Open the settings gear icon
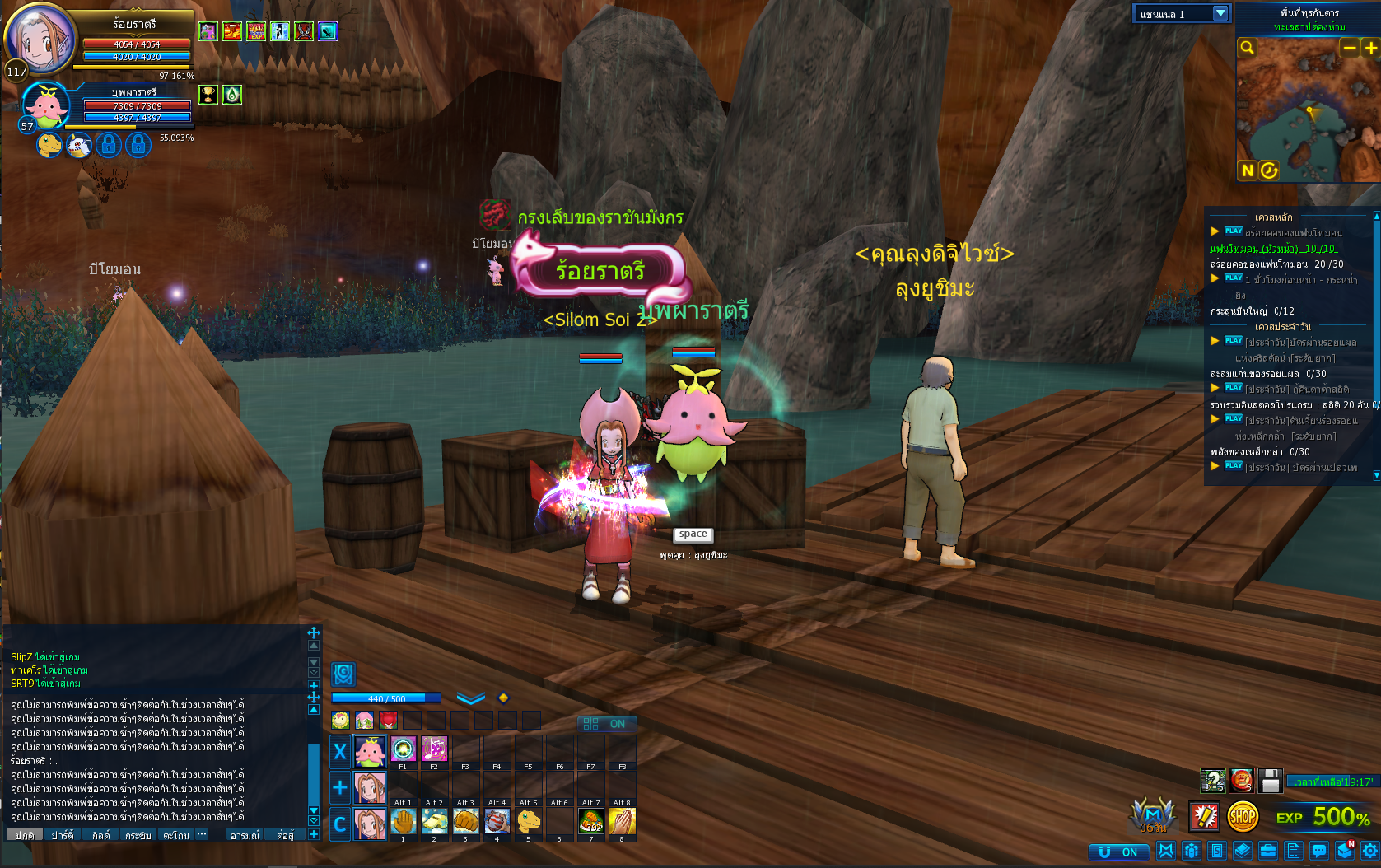This screenshot has width=1381, height=868. pyautogui.click(x=1369, y=852)
